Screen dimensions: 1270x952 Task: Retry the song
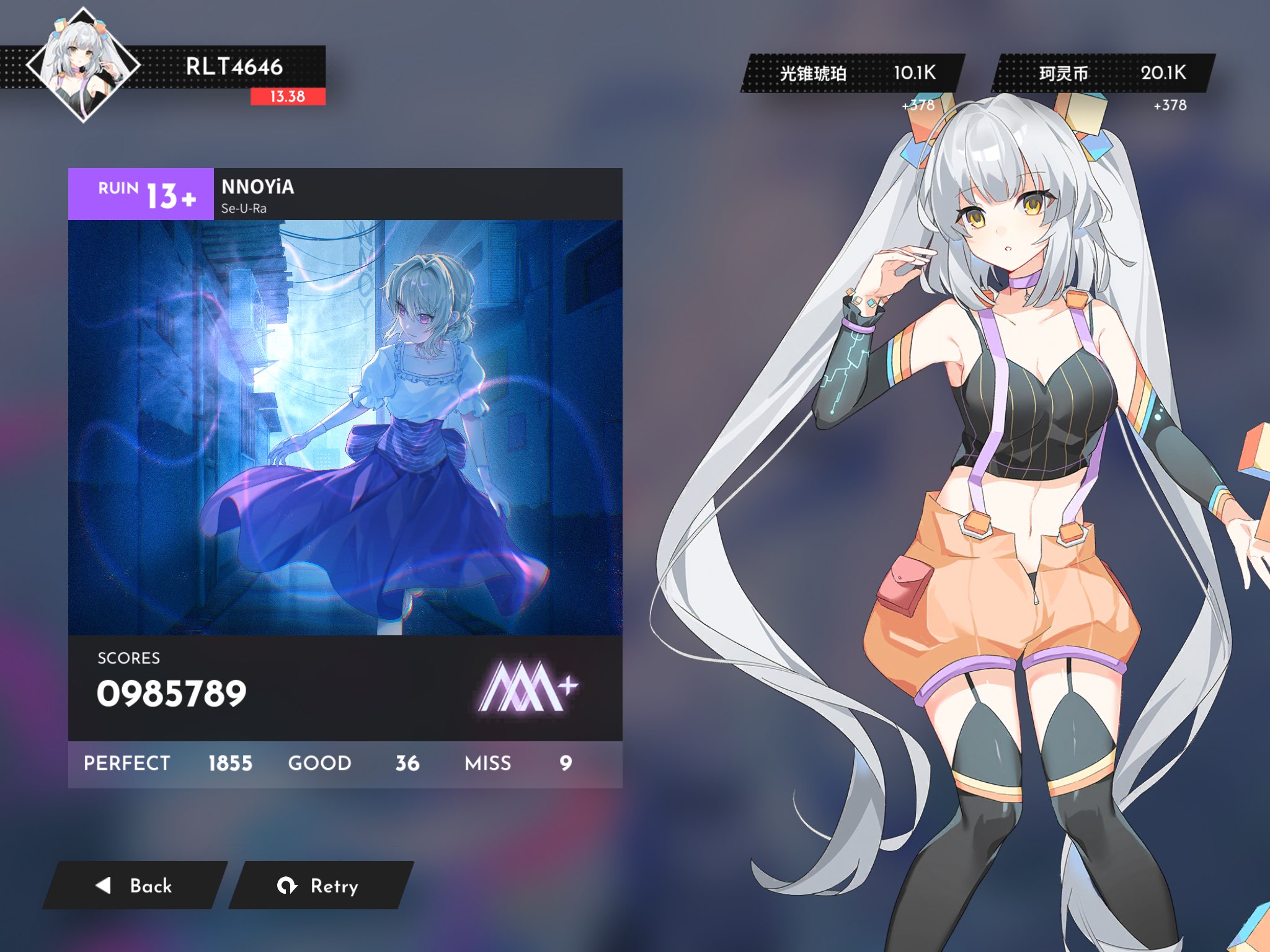(320, 885)
